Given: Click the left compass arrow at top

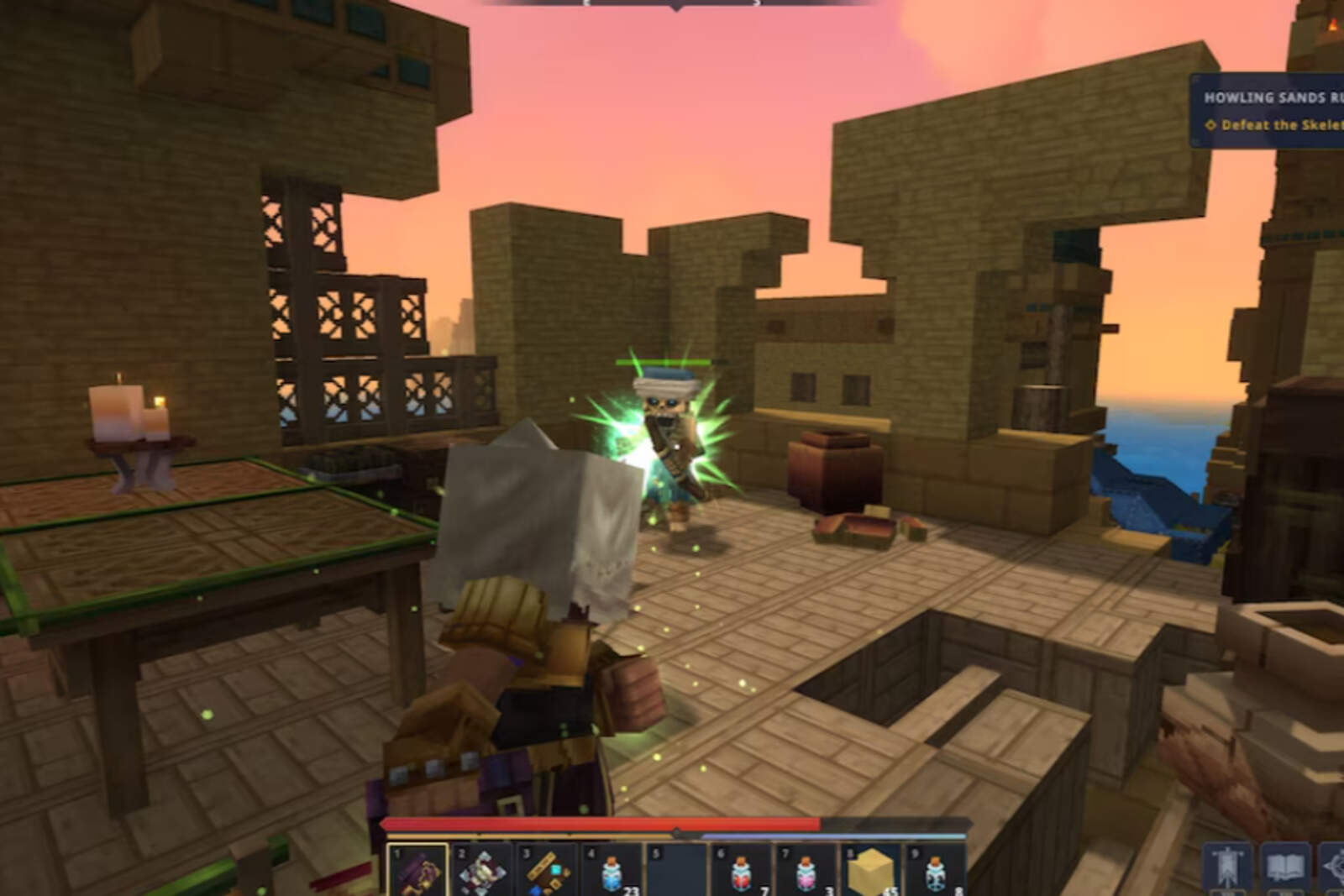Looking at the screenshot, I should 585,4.
